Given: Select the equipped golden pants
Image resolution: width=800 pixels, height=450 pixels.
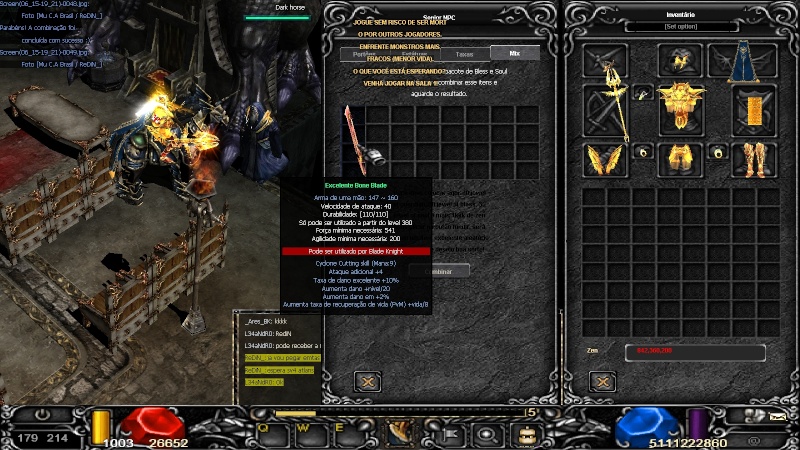Looking at the screenshot, I should point(680,158).
